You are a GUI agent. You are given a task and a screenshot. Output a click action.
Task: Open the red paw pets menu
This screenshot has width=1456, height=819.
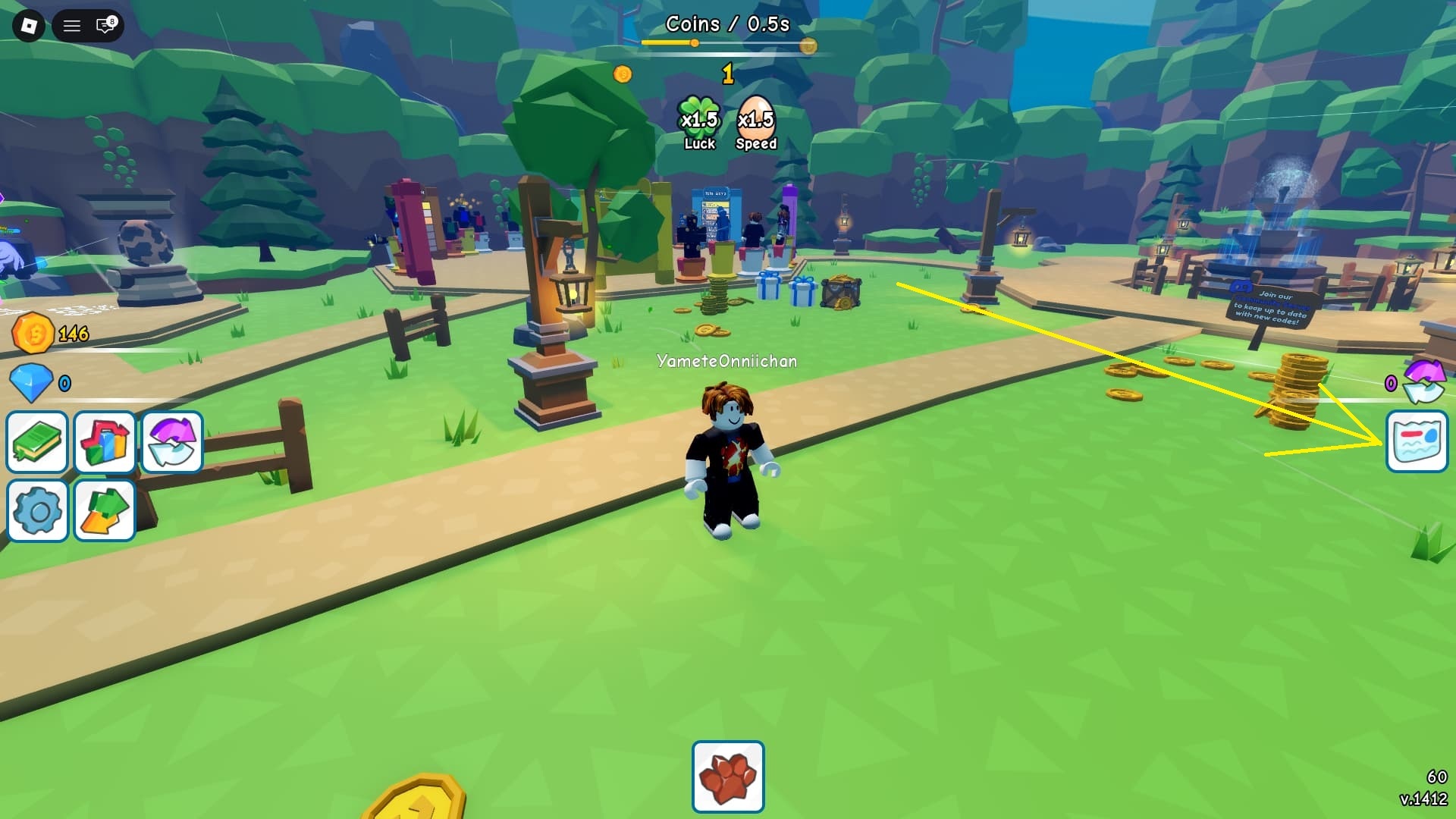coord(728,777)
